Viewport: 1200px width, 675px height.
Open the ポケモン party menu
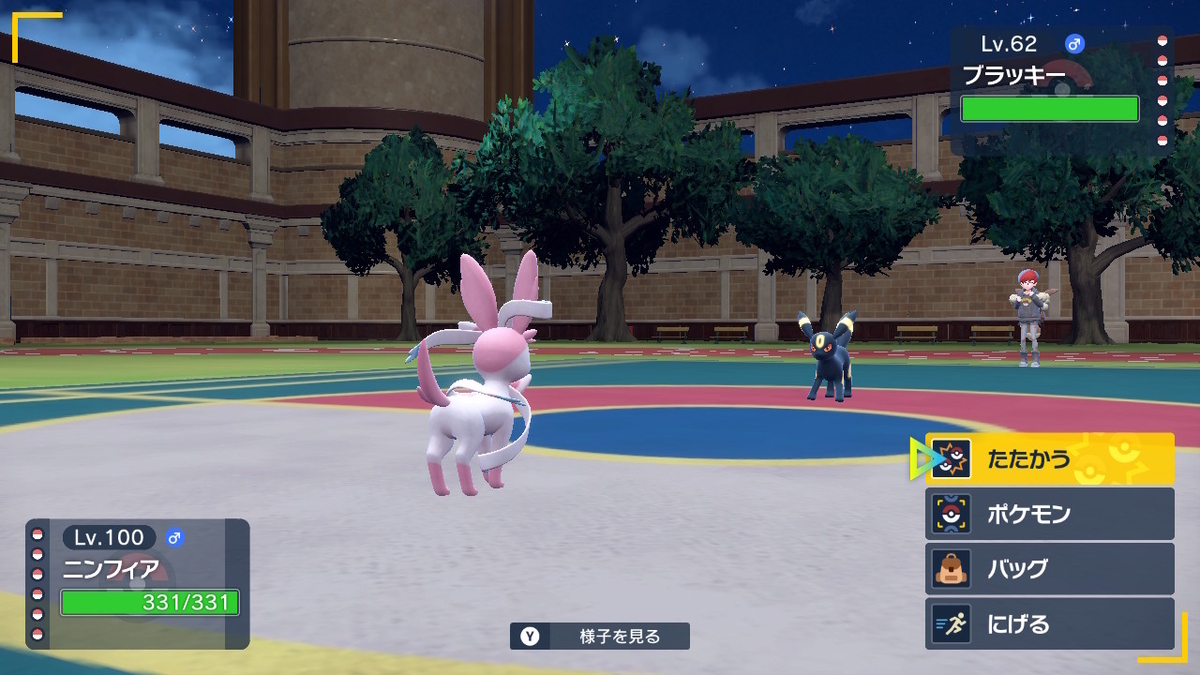pyautogui.click(x=1049, y=514)
